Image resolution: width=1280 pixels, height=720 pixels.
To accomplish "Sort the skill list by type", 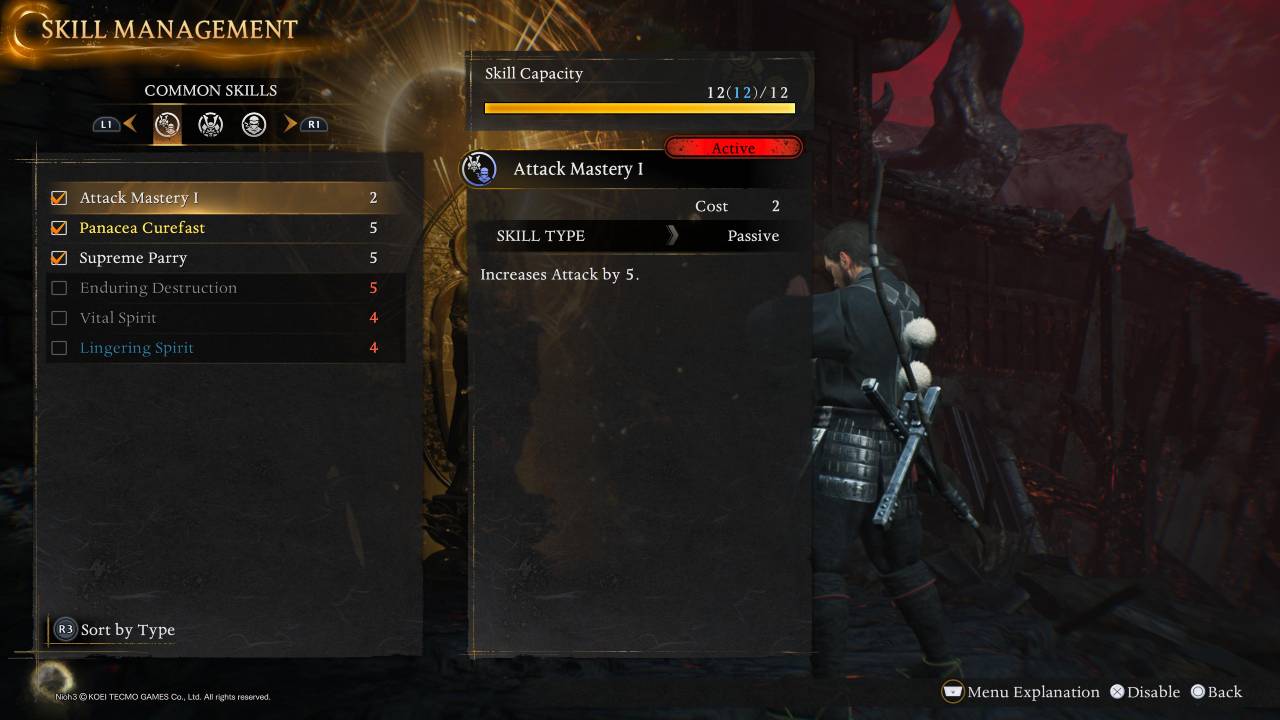I will click(116, 630).
